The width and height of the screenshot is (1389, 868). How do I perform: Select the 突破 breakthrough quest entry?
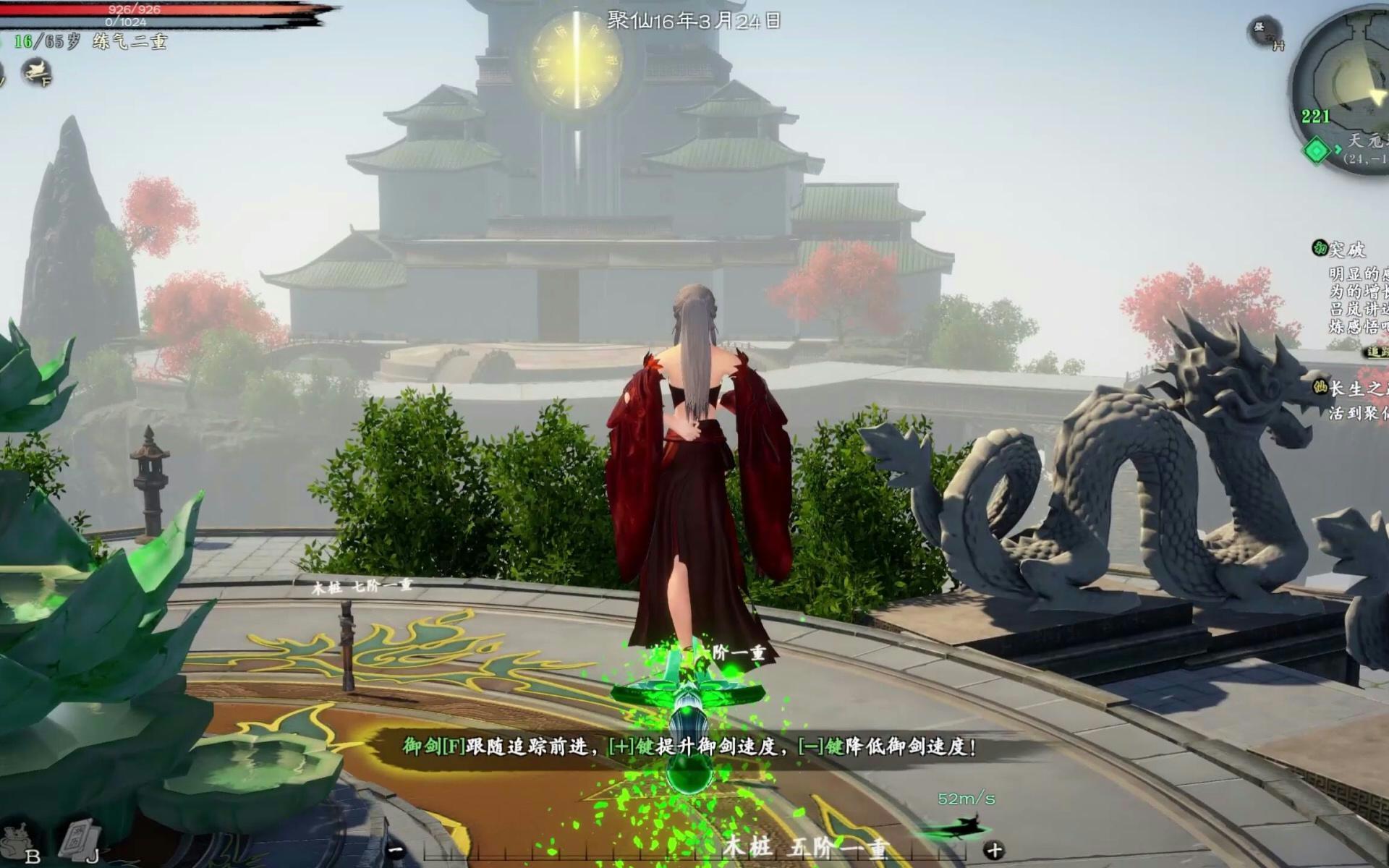1347,250
